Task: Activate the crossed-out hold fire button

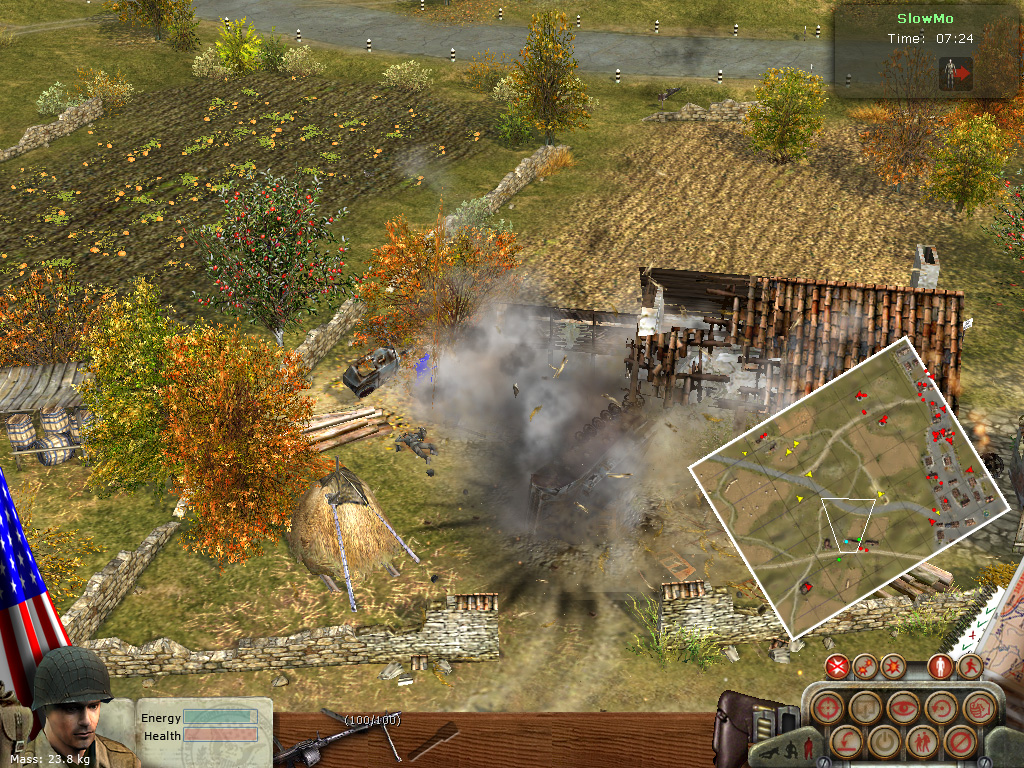Action: point(838,667)
